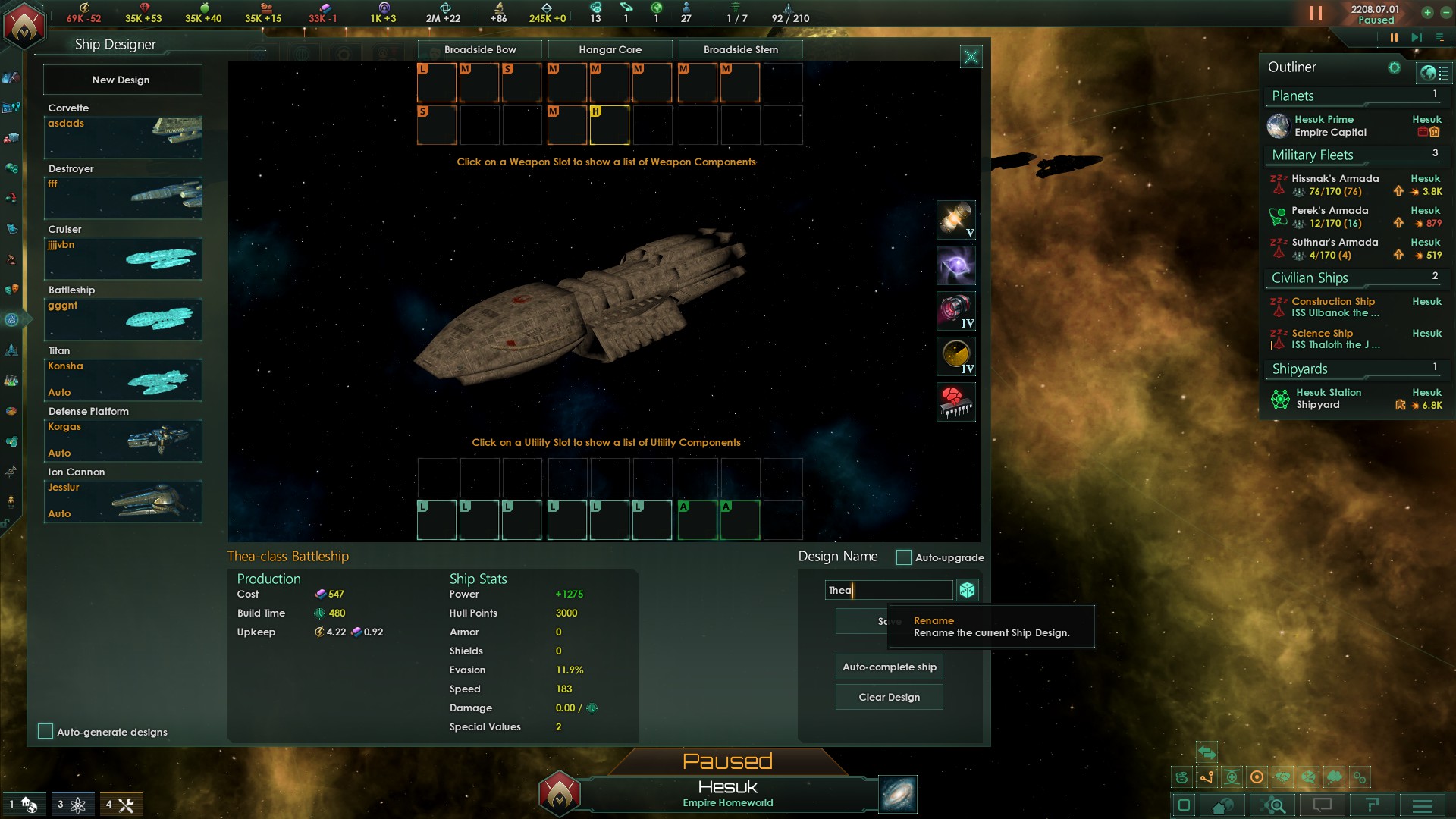Image resolution: width=1456 pixels, height=819 pixels.
Task: Randomize the design name with dice button
Action: pos(967,590)
